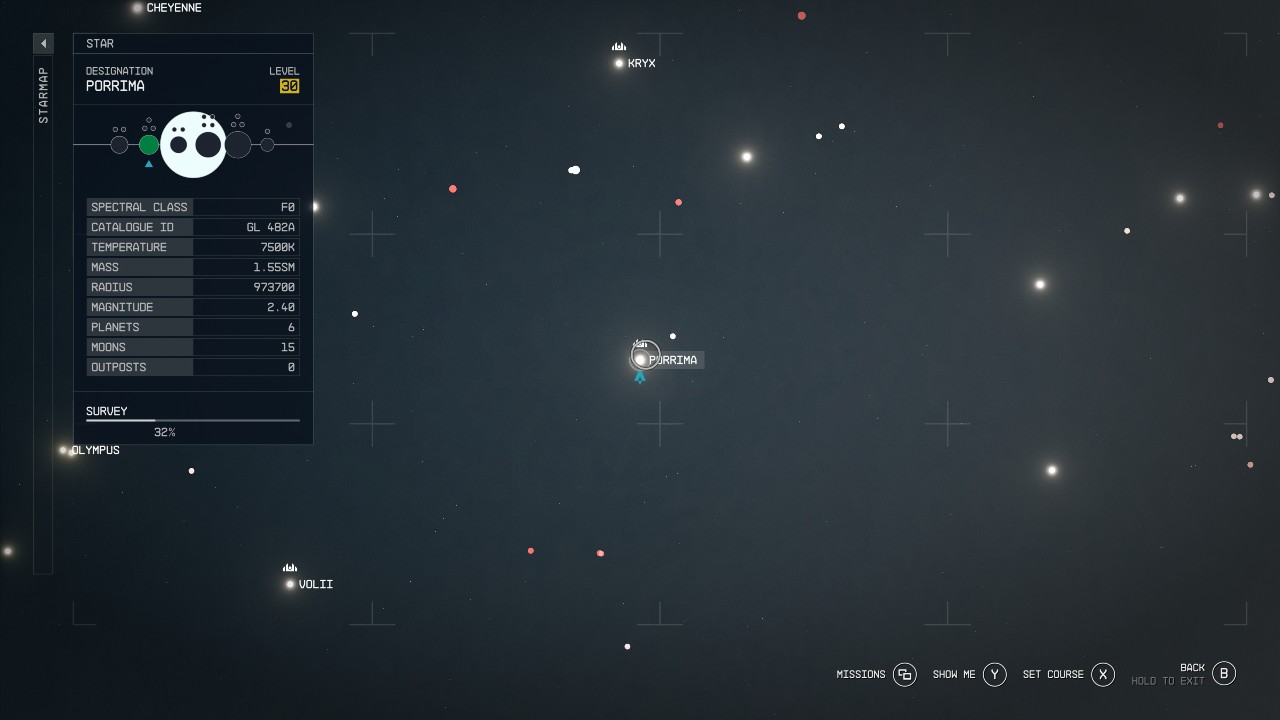
Task: Click the mission marker icon above Volii
Action: pos(289,567)
